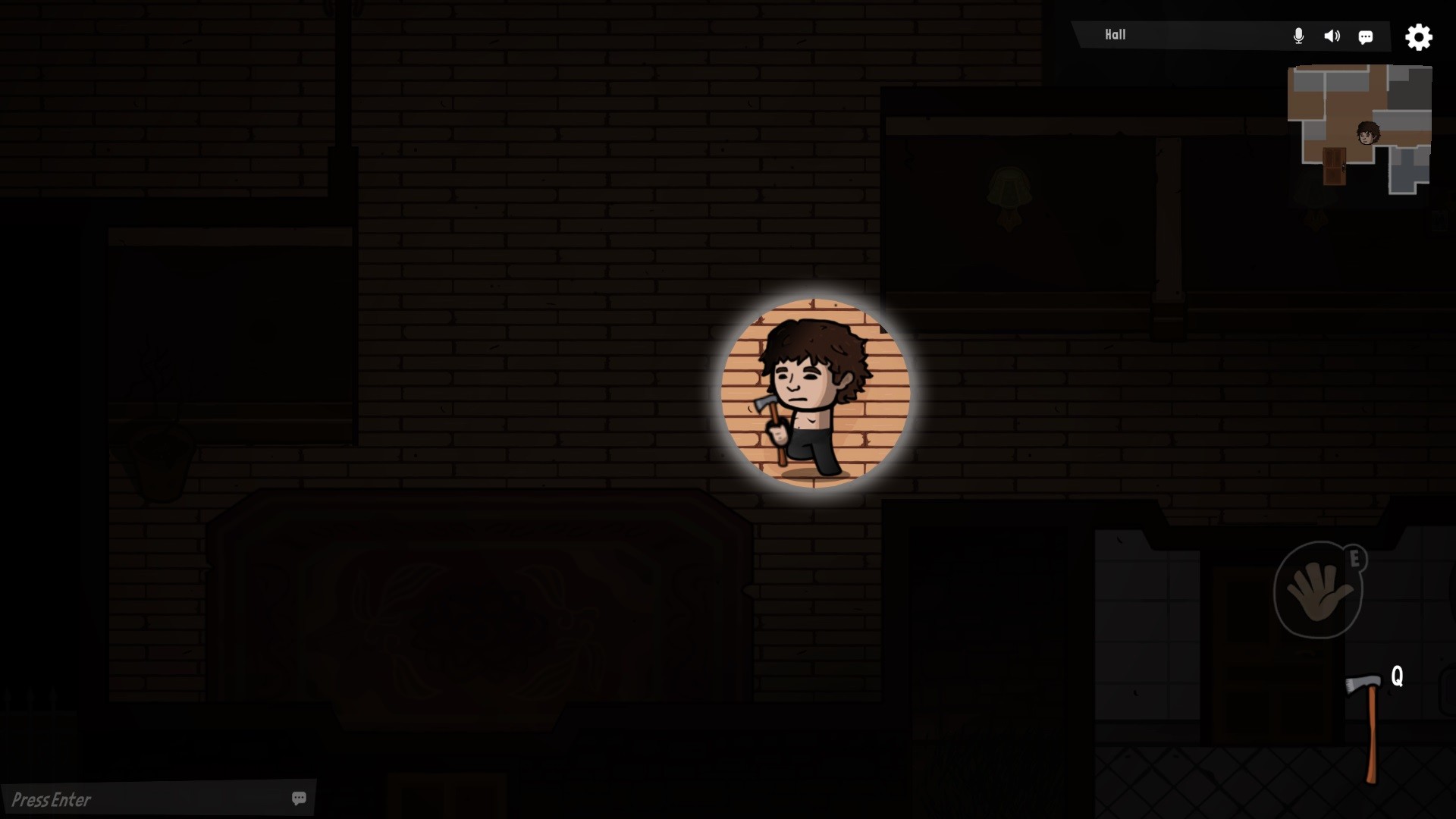Click the glowing spotlight circle

(x=814, y=391)
